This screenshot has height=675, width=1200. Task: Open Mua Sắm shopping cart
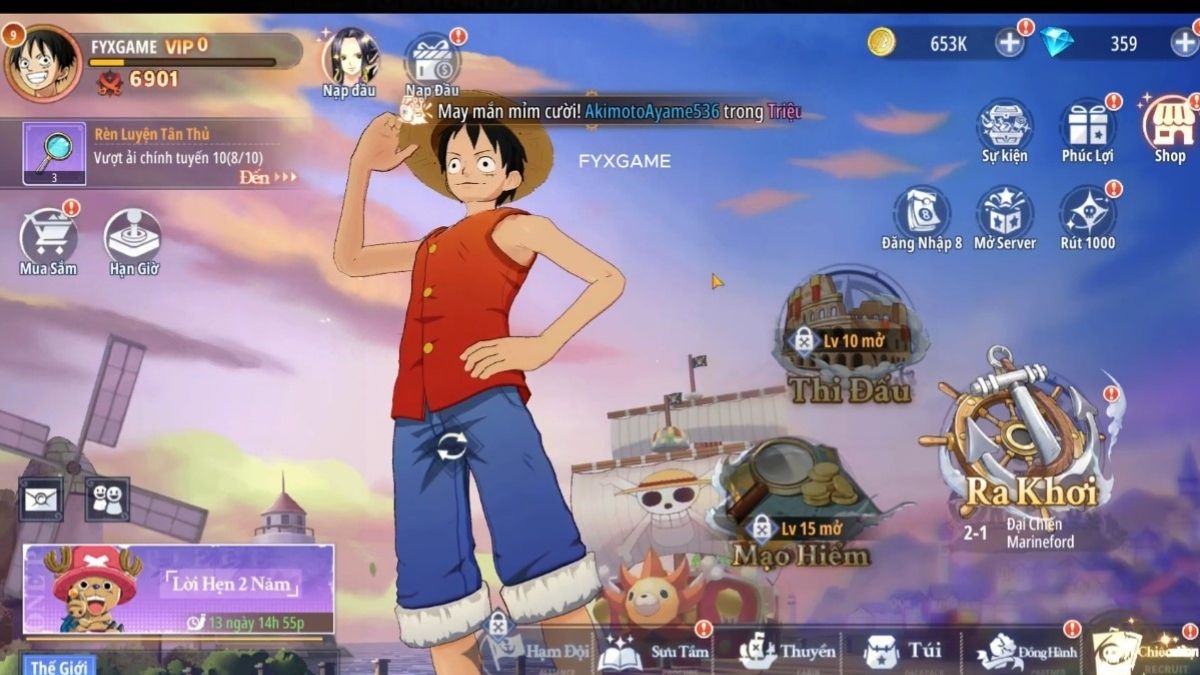coord(48,238)
